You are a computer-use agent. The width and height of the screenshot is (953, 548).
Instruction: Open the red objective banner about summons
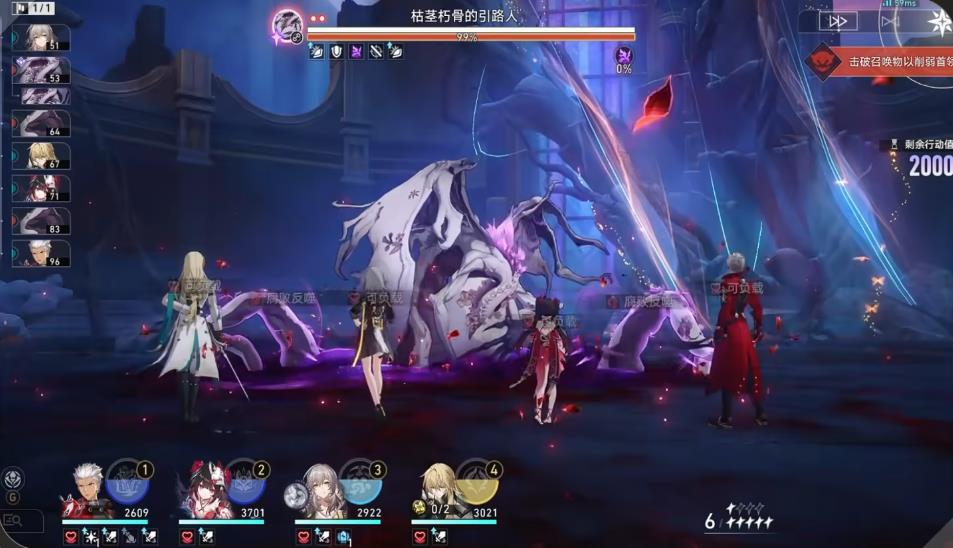[880, 61]
